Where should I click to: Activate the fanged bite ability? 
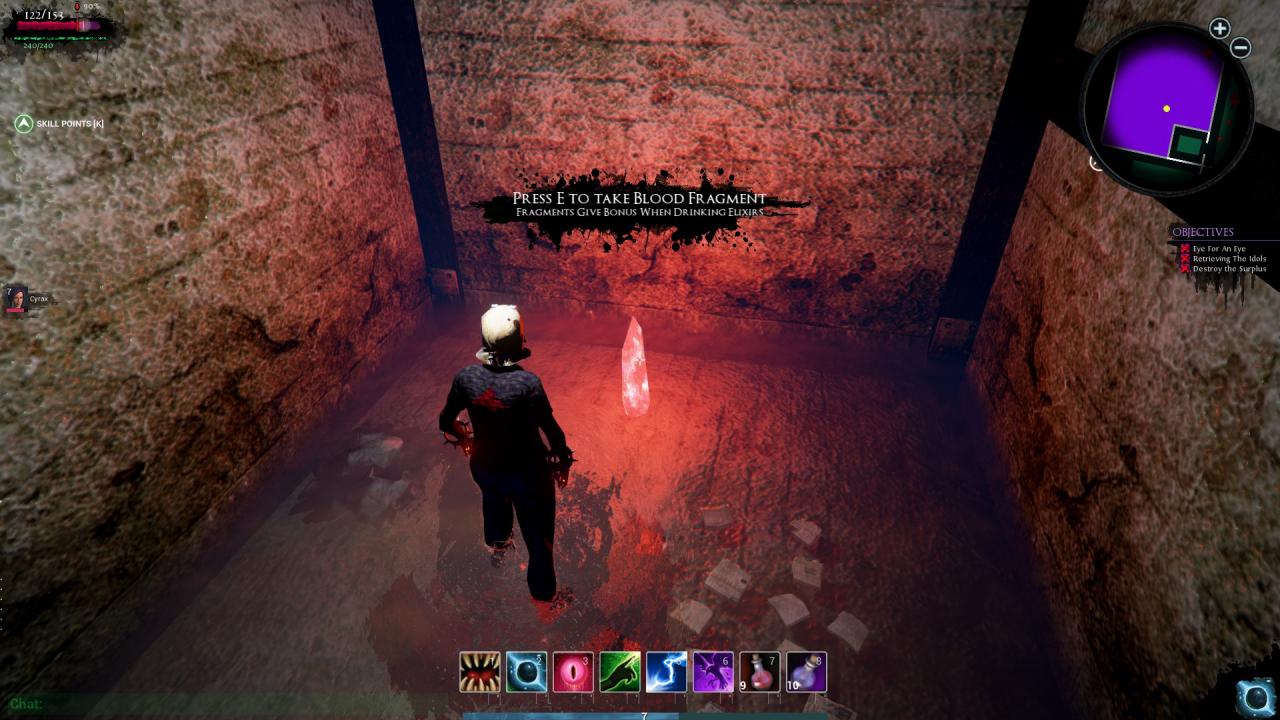pyautogui.click(x=480, y=672)
